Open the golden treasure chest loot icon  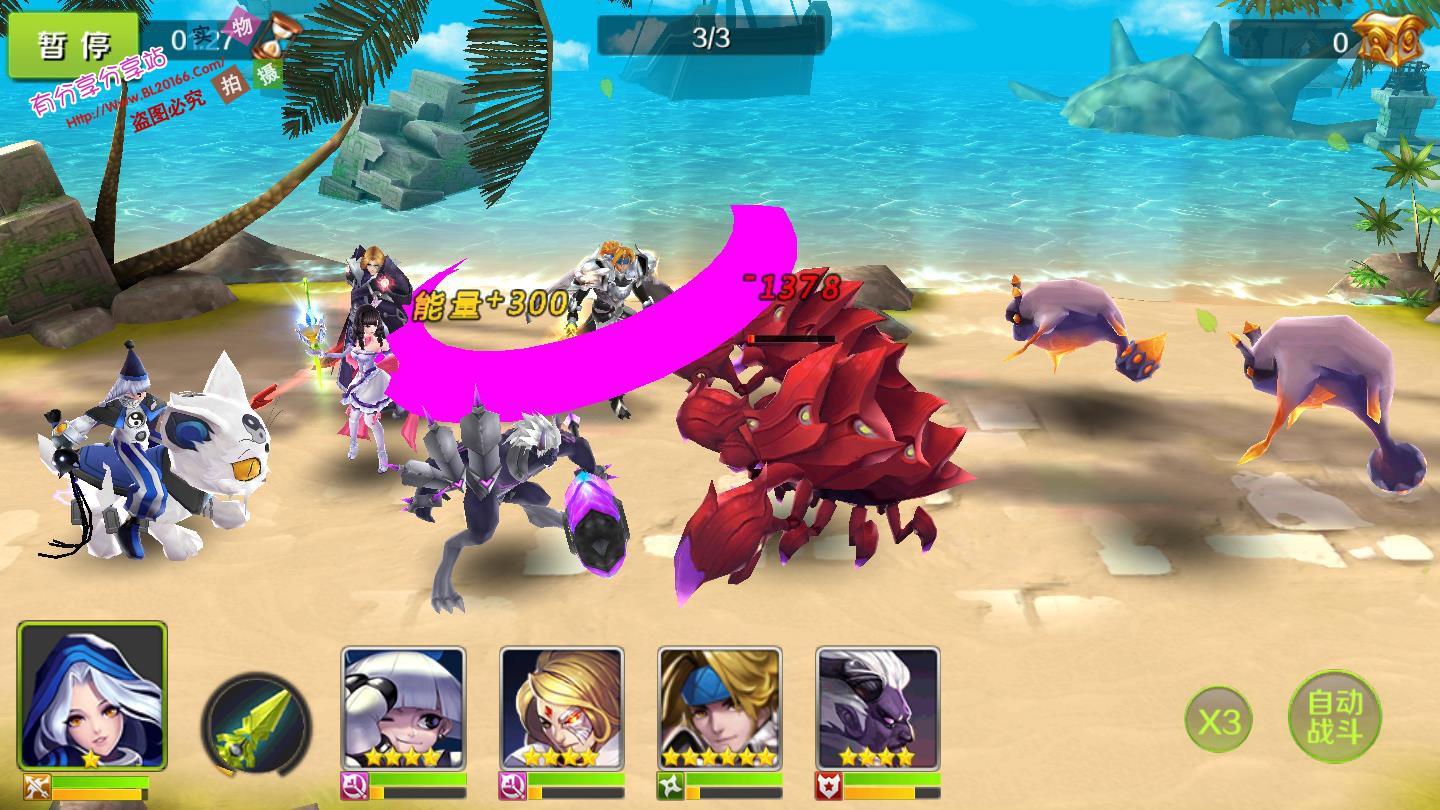pyautogui.click(x=1391, y=40)
